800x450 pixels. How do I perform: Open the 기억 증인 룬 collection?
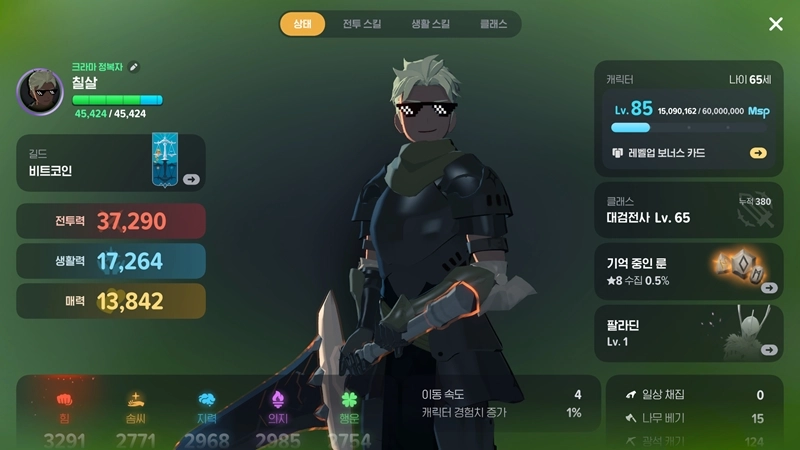pos(688,271)
